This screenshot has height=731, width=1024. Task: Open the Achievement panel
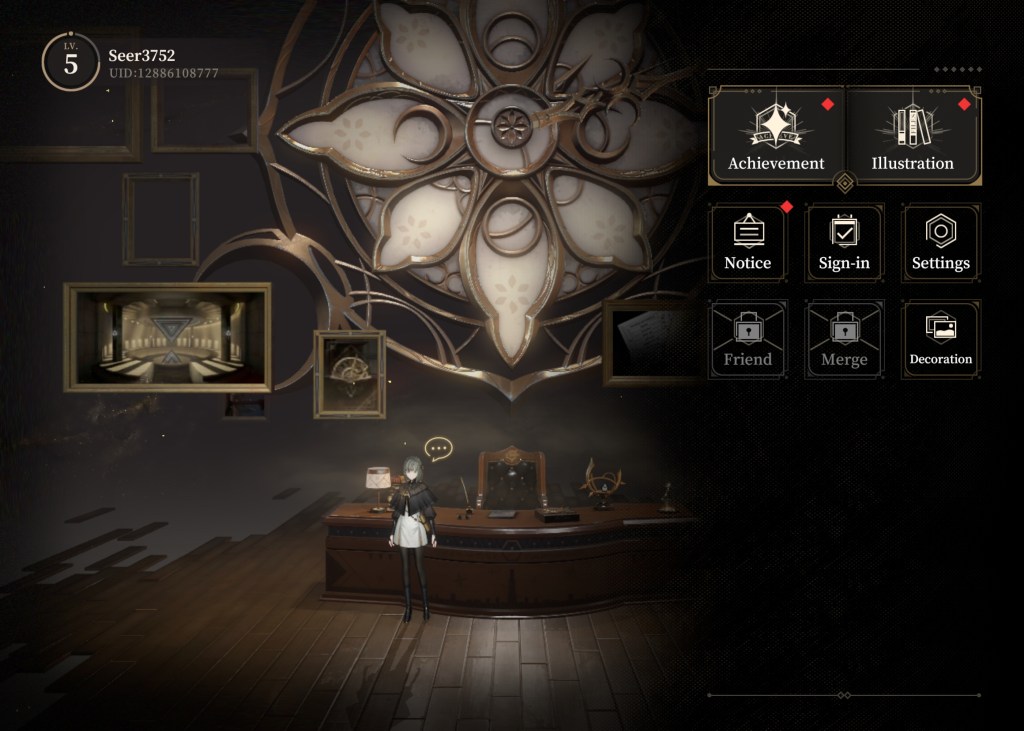pos(776,136)
